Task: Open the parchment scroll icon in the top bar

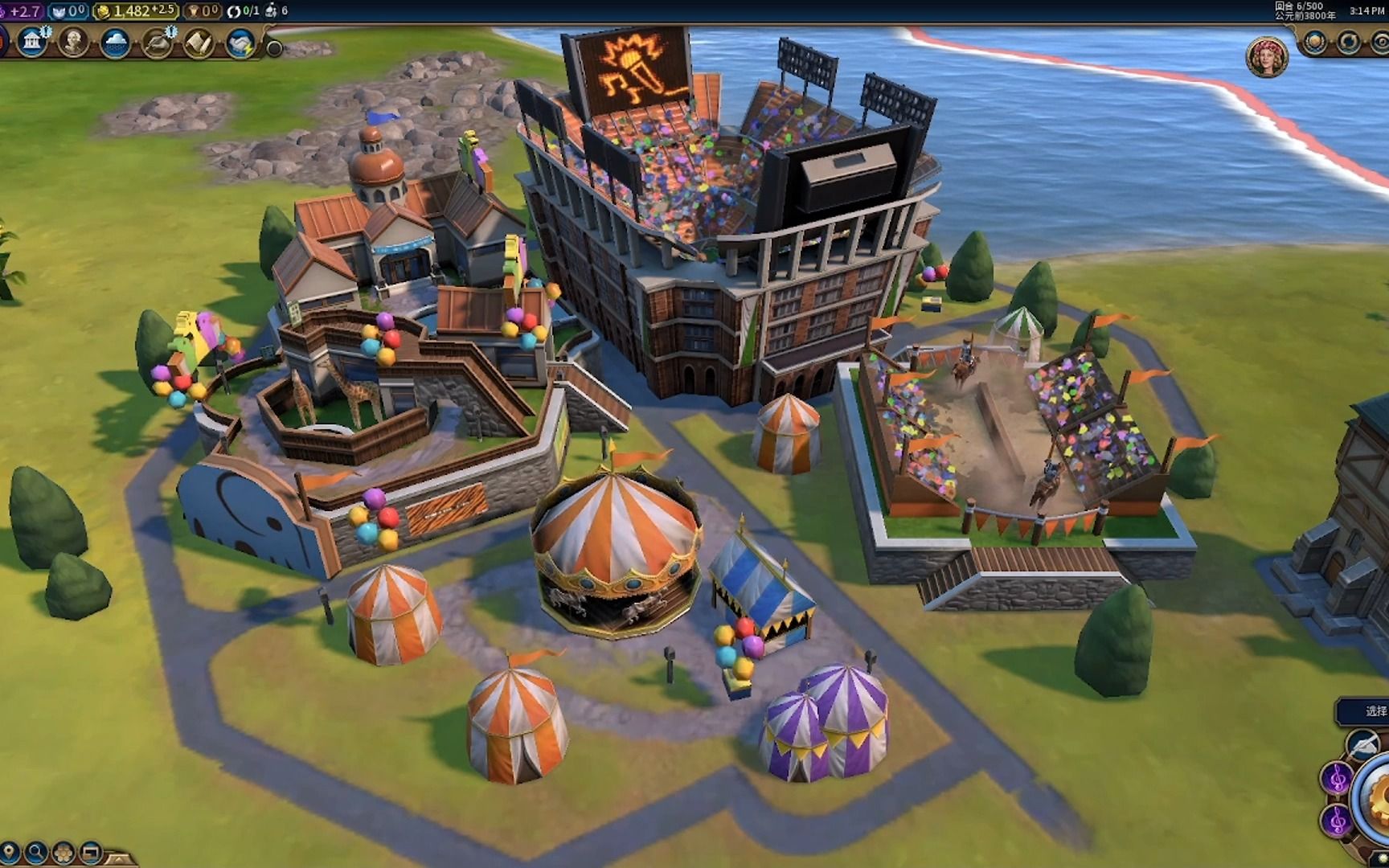Action: click(x=199, y=43)
